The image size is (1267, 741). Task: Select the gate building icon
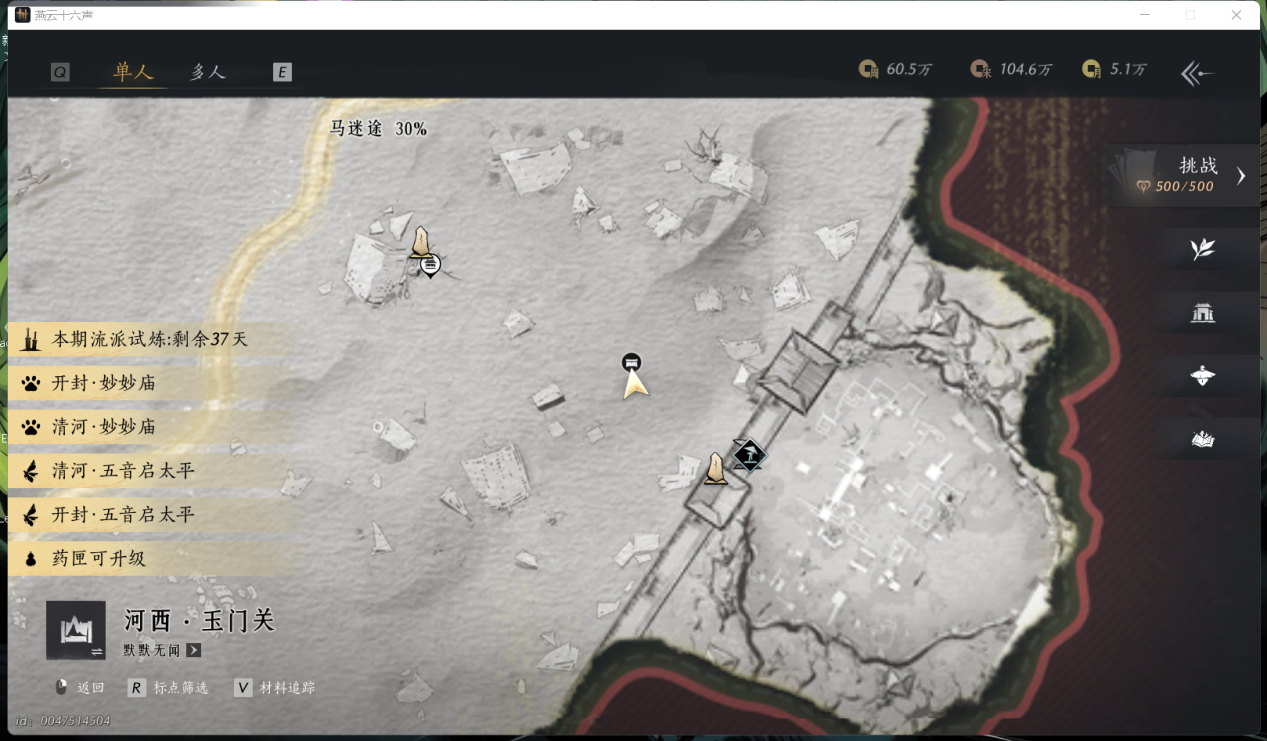(1202, 314)
